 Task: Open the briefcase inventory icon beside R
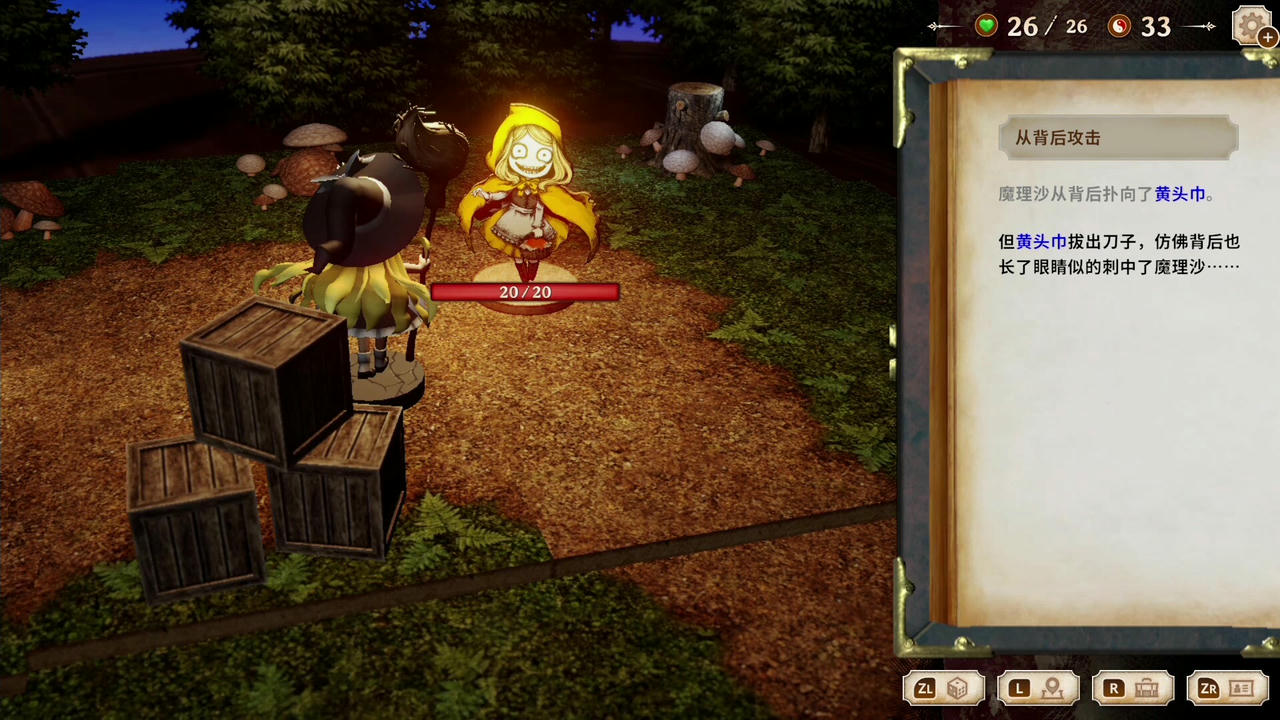tap(1146, 688)
